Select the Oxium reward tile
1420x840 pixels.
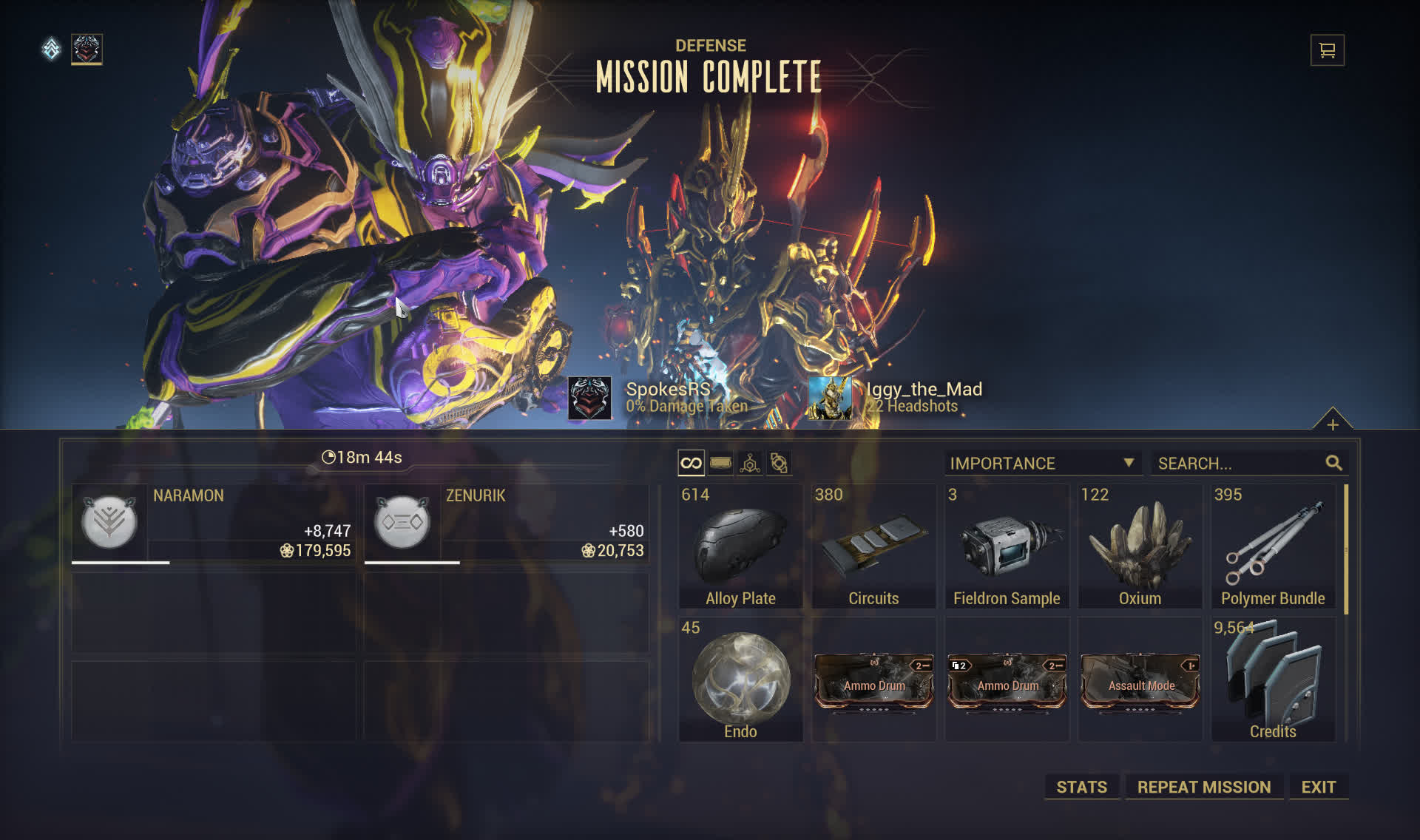(x=1140, y=547)
